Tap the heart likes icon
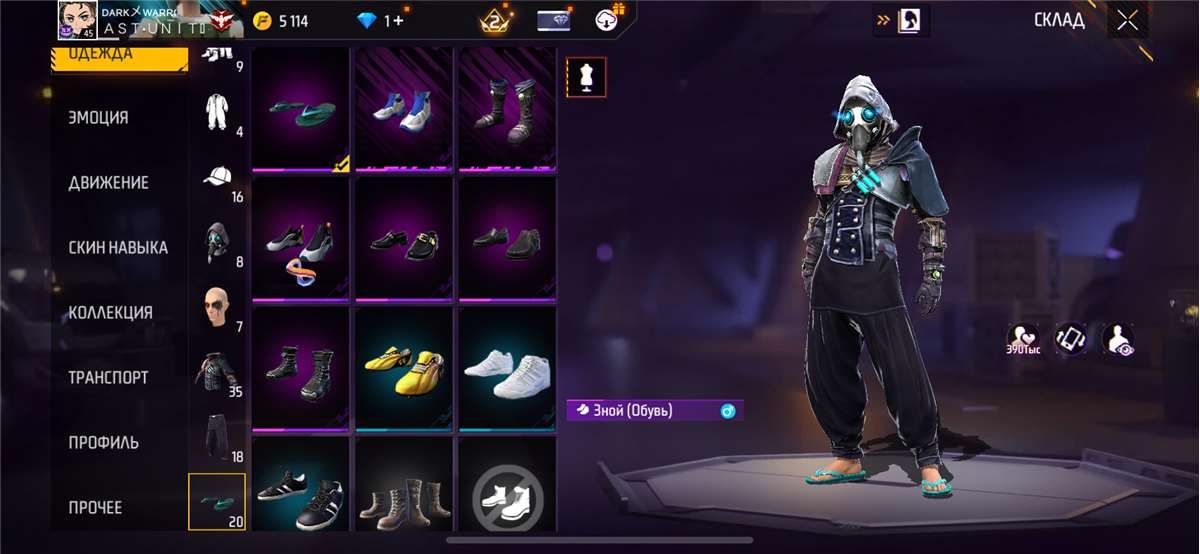 point(1022,338)
